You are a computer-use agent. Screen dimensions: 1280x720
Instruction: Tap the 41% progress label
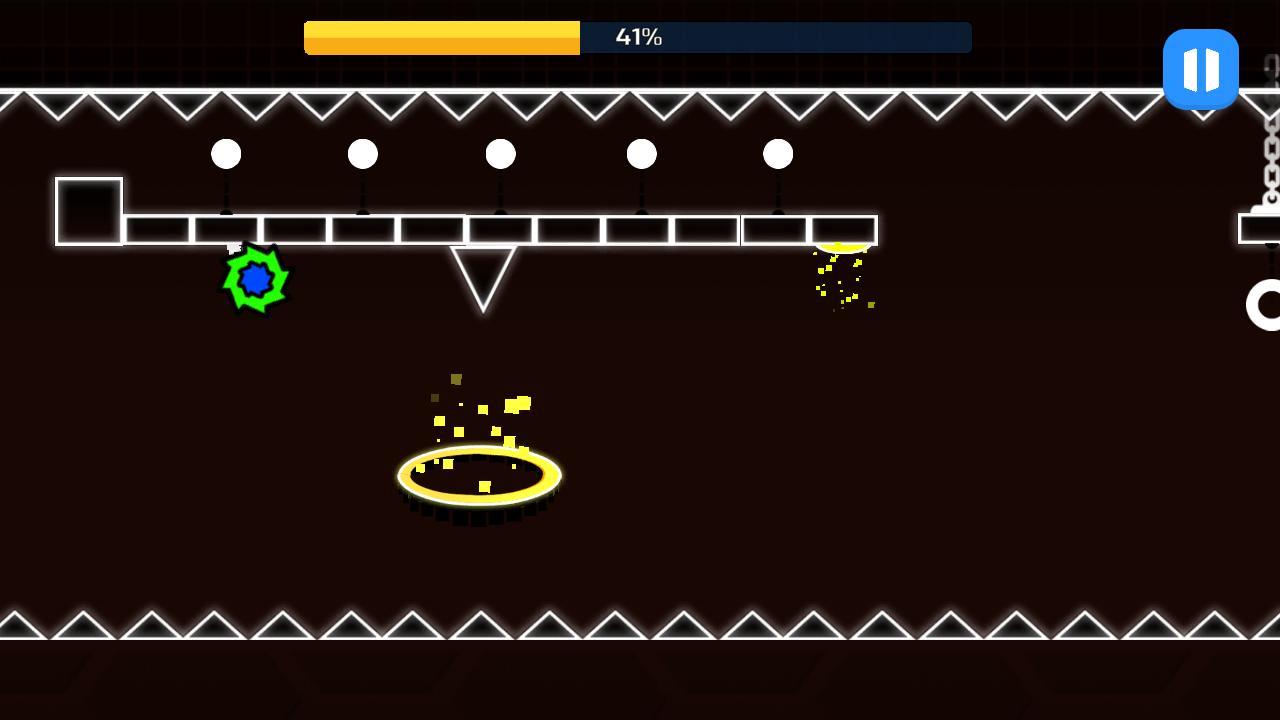tap(640, 37)
